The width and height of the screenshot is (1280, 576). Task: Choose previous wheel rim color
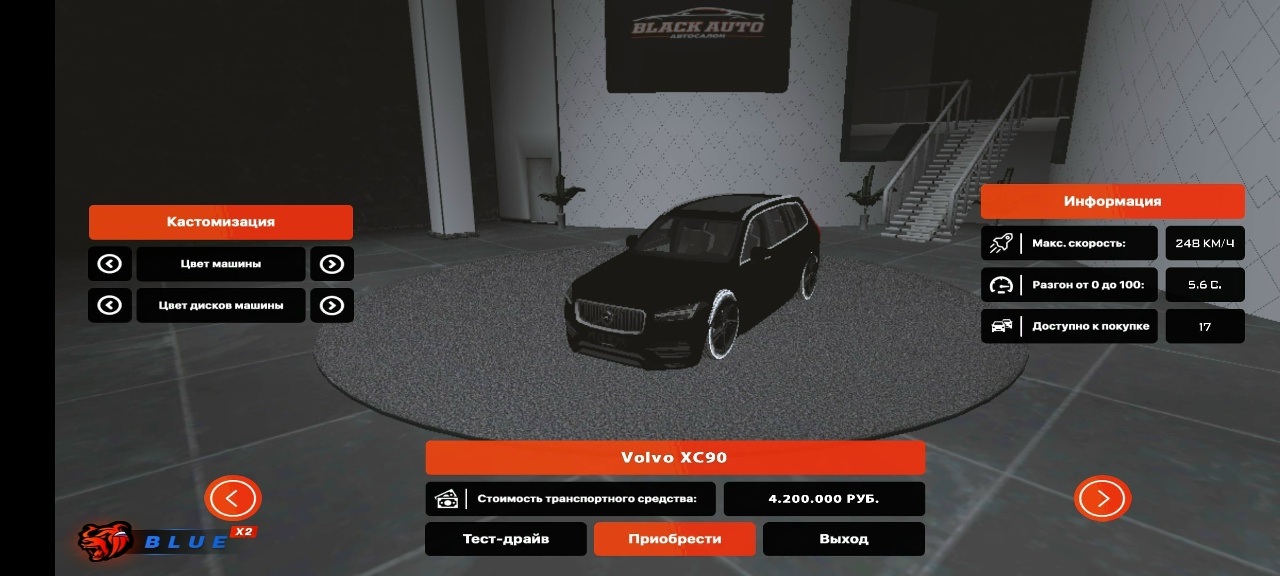(x=110, y=305)
